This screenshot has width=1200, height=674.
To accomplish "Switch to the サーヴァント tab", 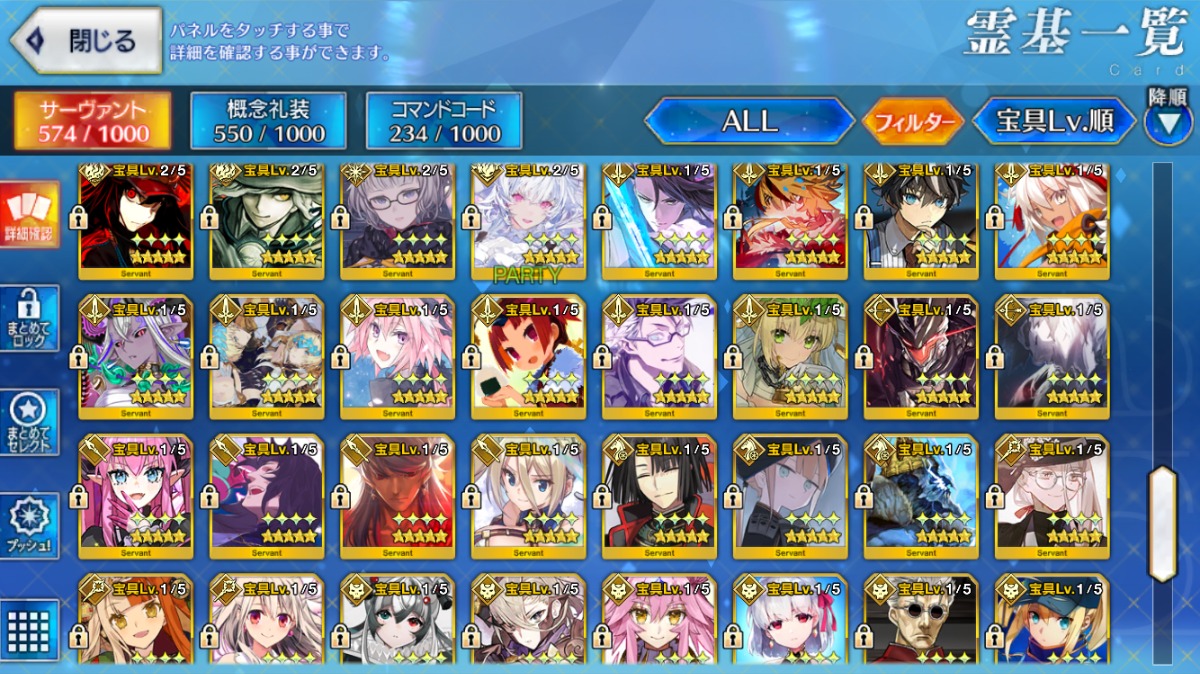I will click(x=92, y=122).
